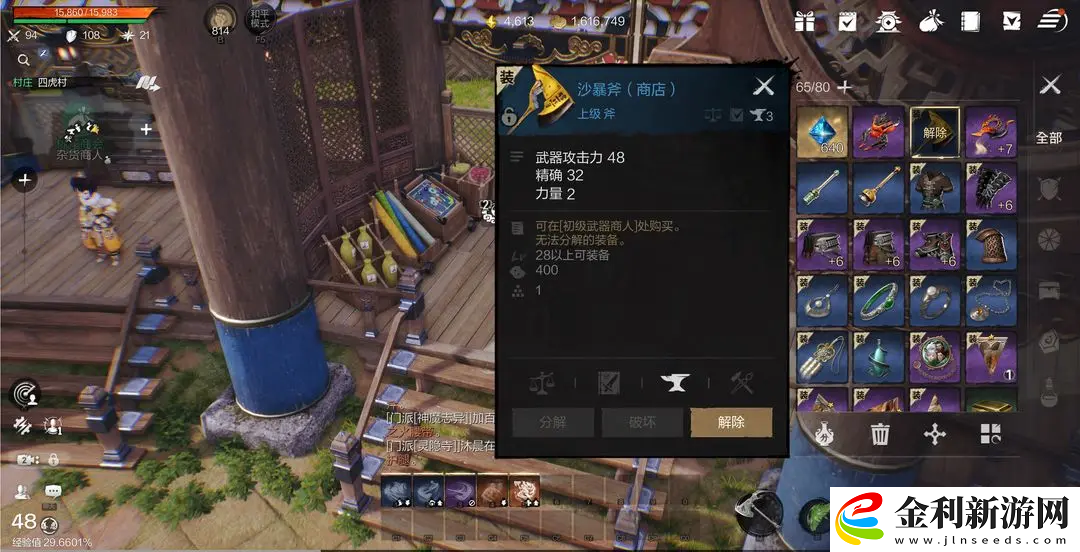Select the green jade bracelet slot
The width and height of the screenshot is (1080, 552).
click(x=879, y=300)
